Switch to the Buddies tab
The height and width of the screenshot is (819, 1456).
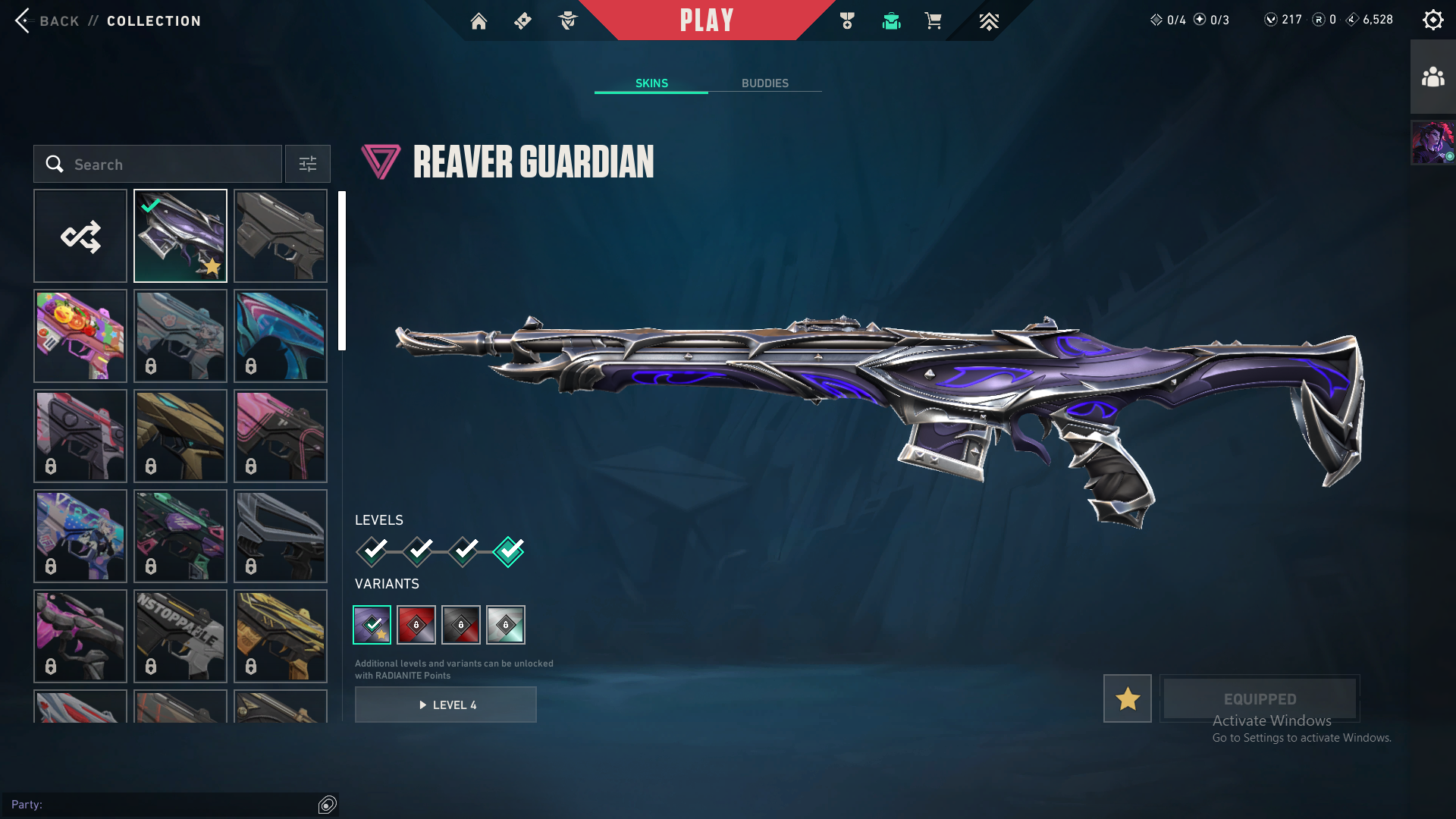[x=764, y=83]
